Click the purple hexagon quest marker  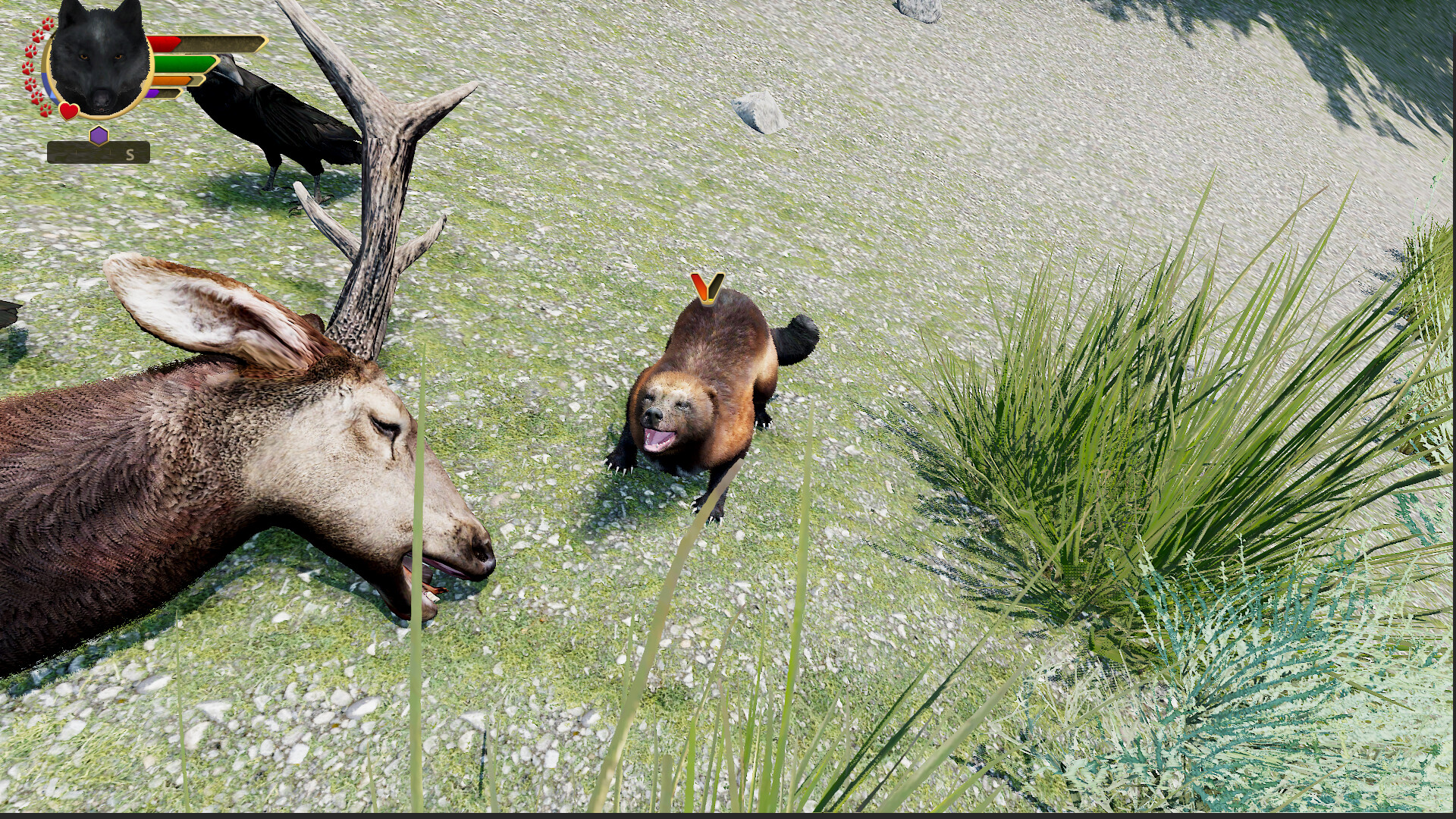(99, 135)
